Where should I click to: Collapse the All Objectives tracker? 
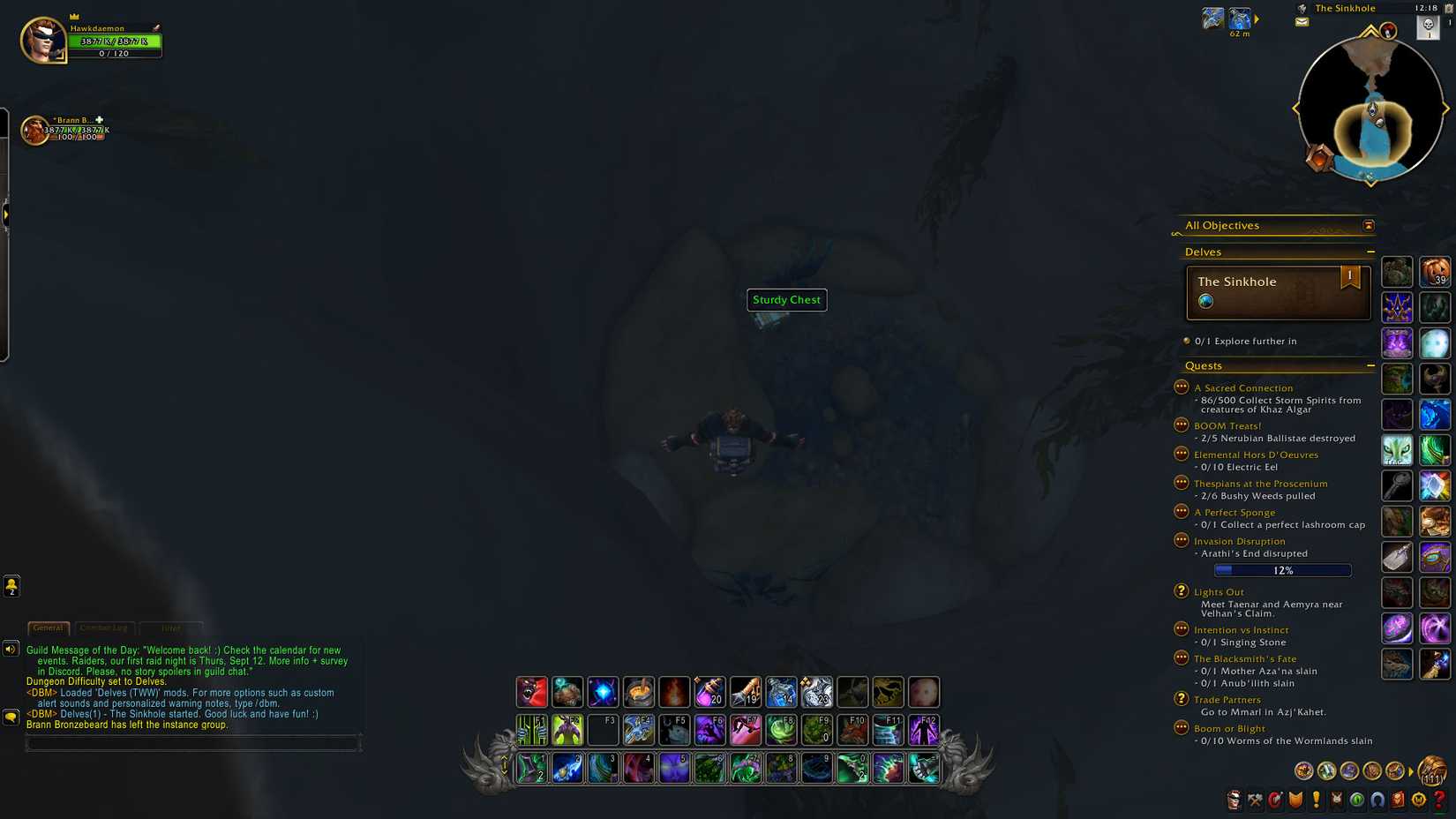pos(1369,226)
